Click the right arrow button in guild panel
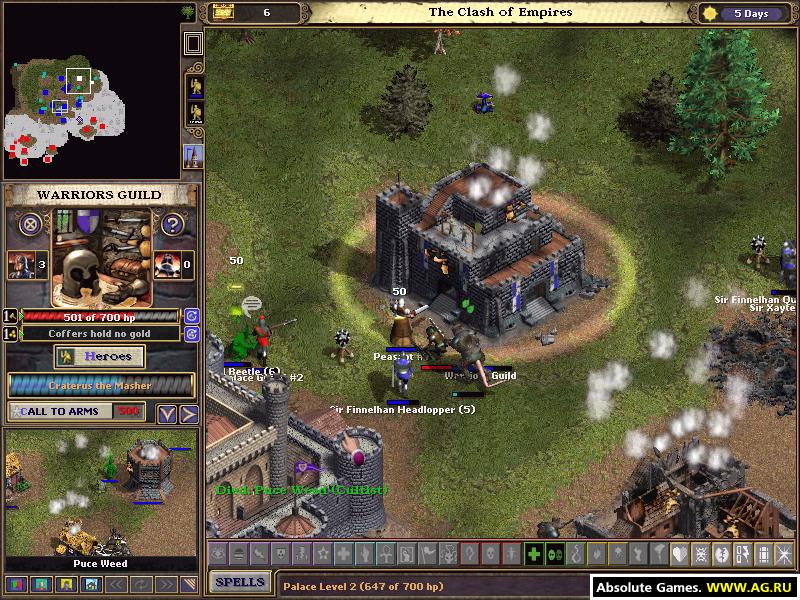The image size is (800, 600). pyautogui.click(x=188, y=413)
